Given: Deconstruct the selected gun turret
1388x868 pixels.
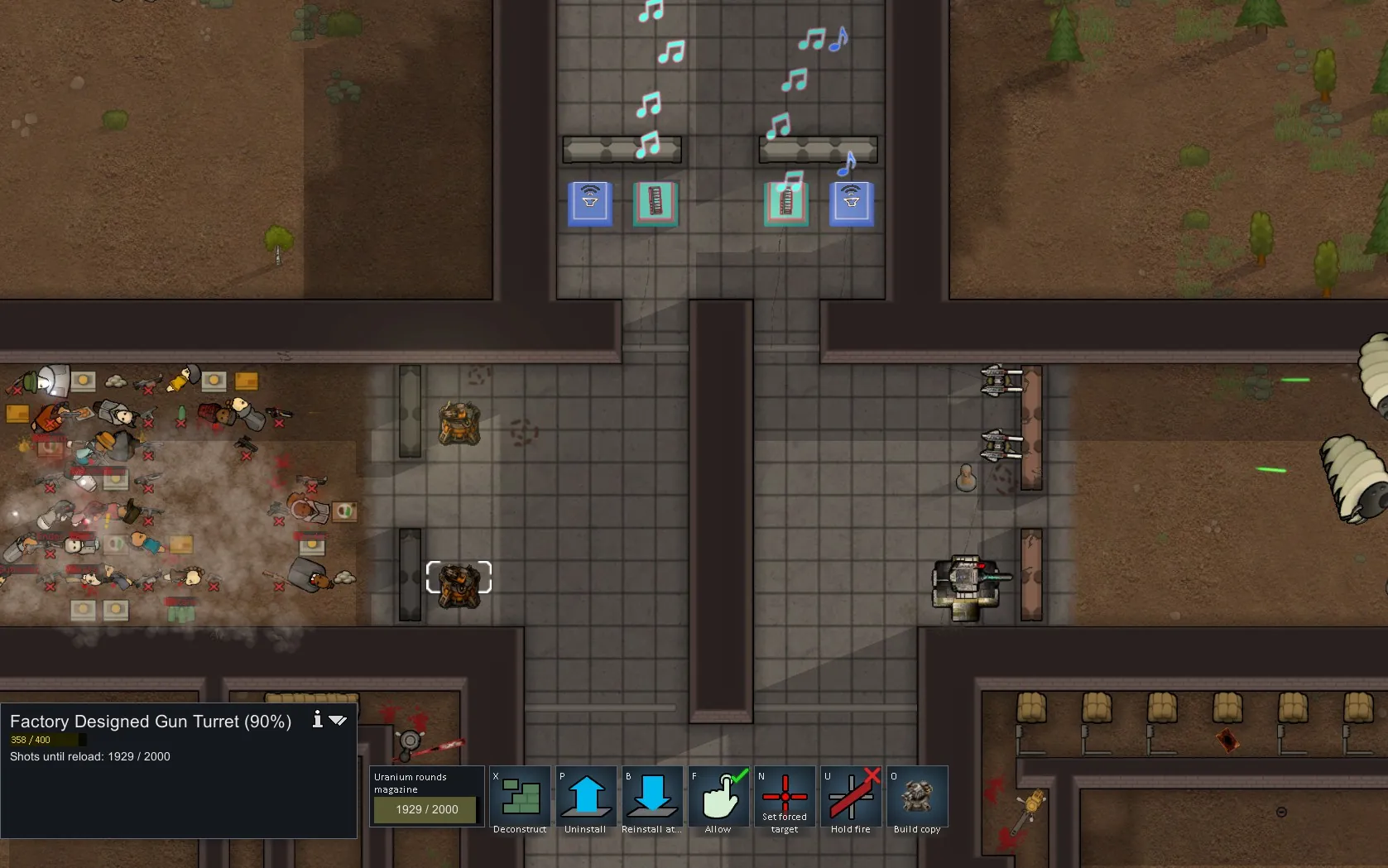Looking at the screenshot, I should (x=520, y=798).
